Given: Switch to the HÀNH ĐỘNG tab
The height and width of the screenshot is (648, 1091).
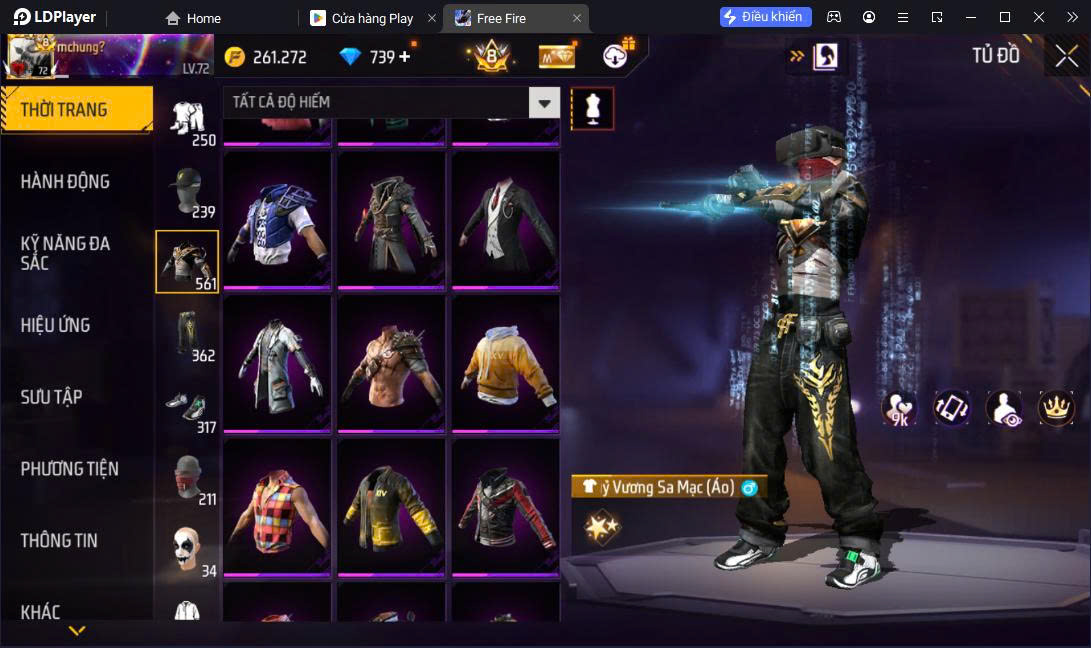Looking at the screenshot, I should [66, 181].
